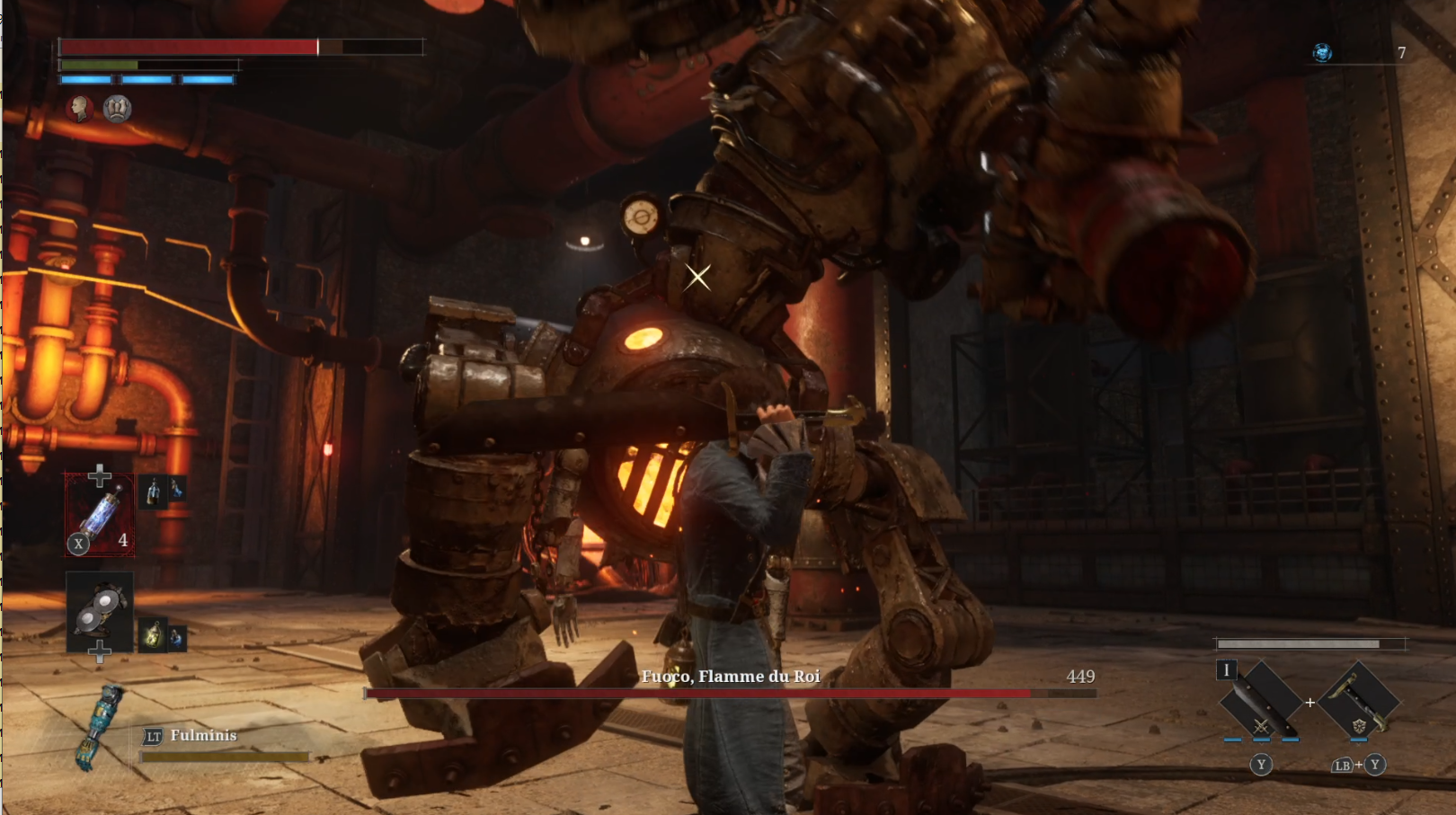Select the handle Fable Art weapon slot
Image resolution: width=1456 pixels, height=815 pixels.
(x=1359, y=702)
